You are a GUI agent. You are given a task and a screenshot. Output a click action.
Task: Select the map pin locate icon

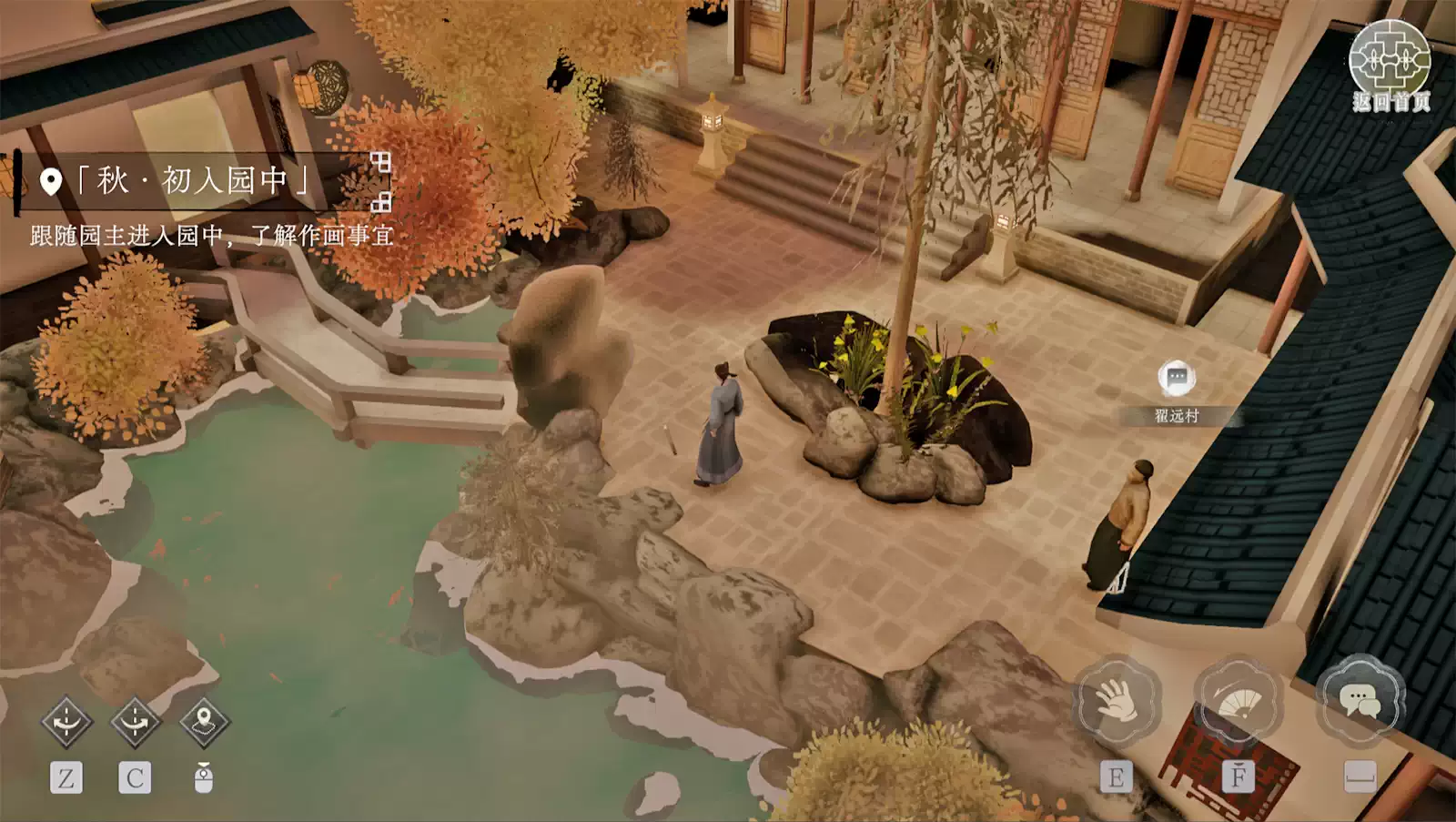pyautogui.click(x=204, y=722)
